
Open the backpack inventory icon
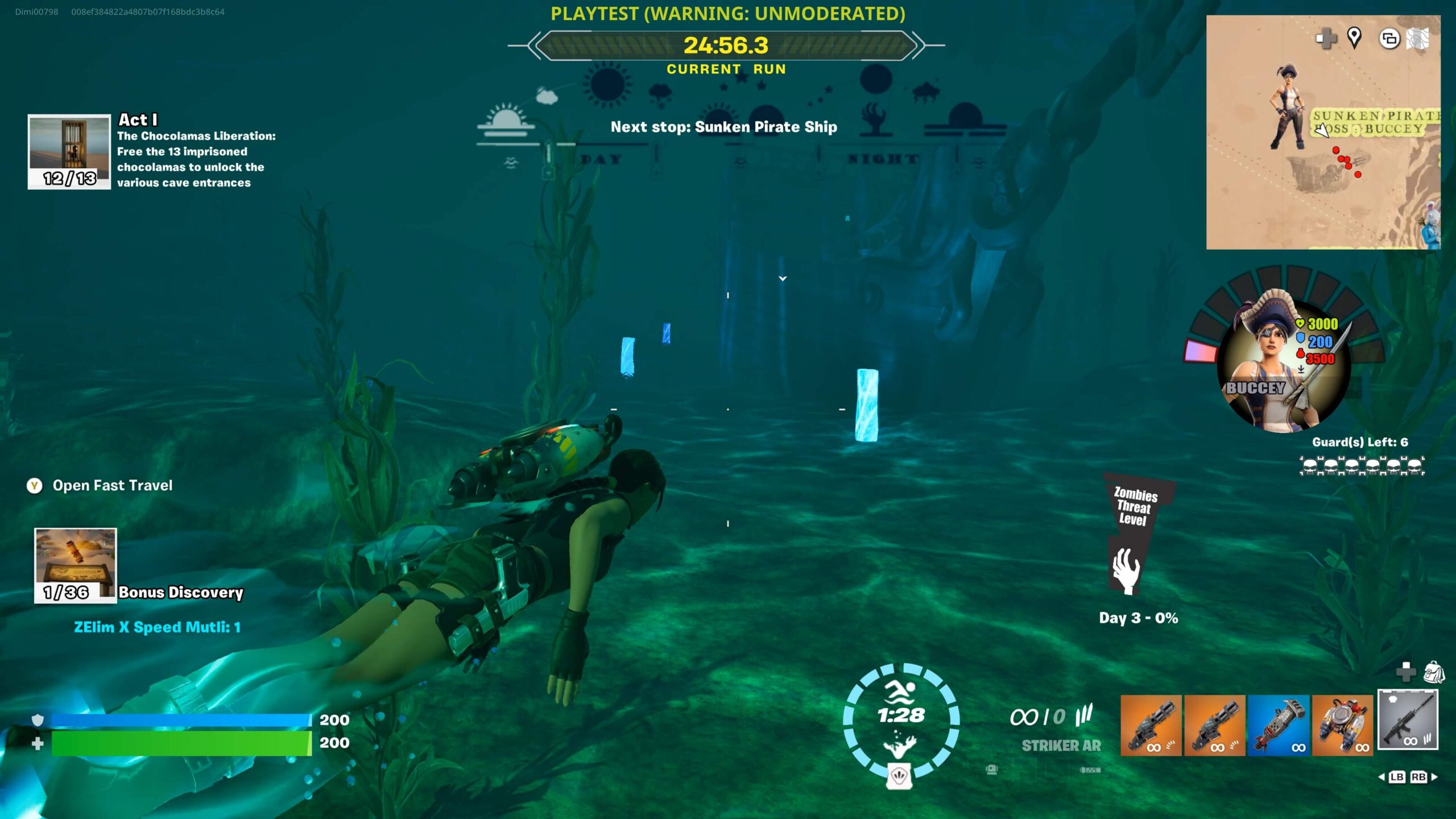[1434, 672]
